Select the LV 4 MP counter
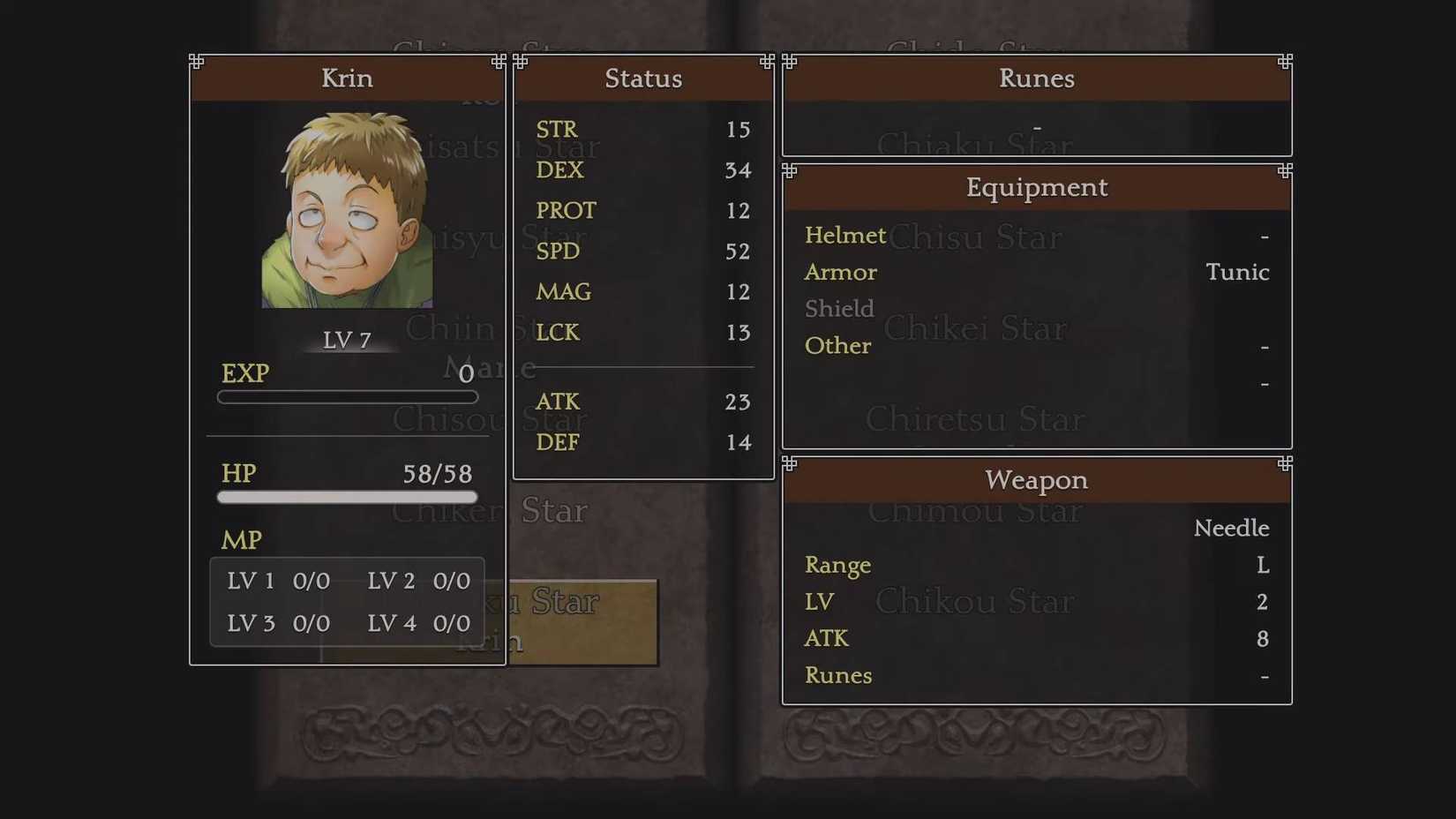 pos(418,623)
